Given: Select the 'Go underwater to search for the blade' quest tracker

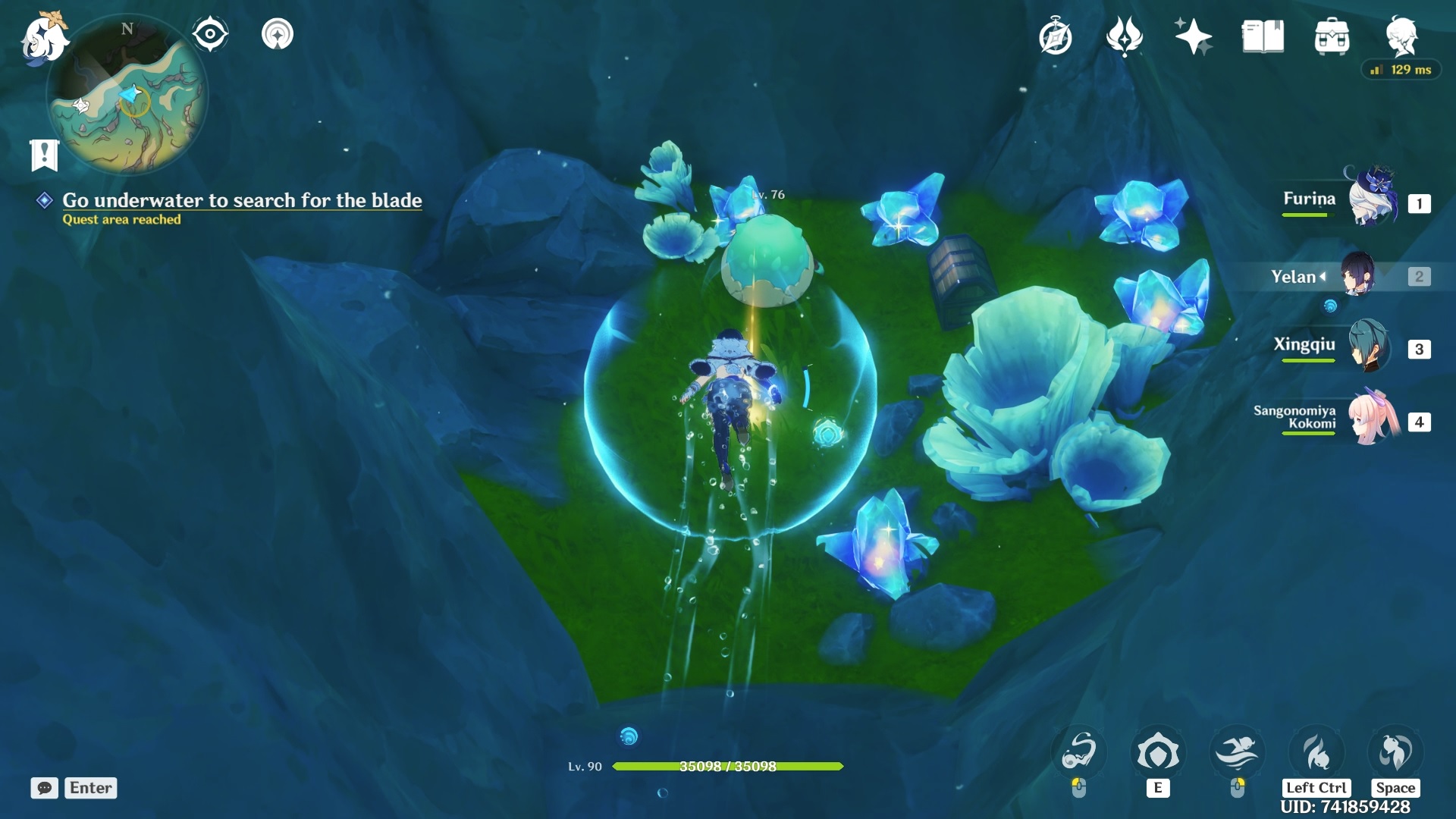Looking at the screenshot, I should click(241, 200).
